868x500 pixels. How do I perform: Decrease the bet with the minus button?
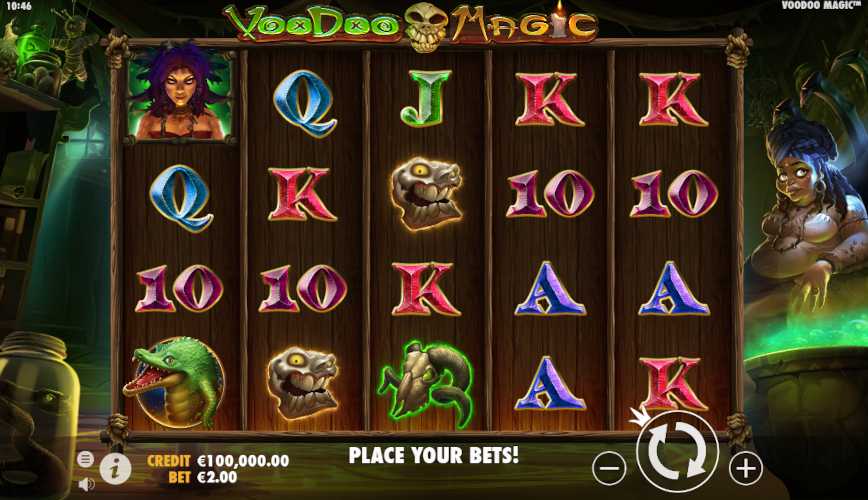(609, 467)
